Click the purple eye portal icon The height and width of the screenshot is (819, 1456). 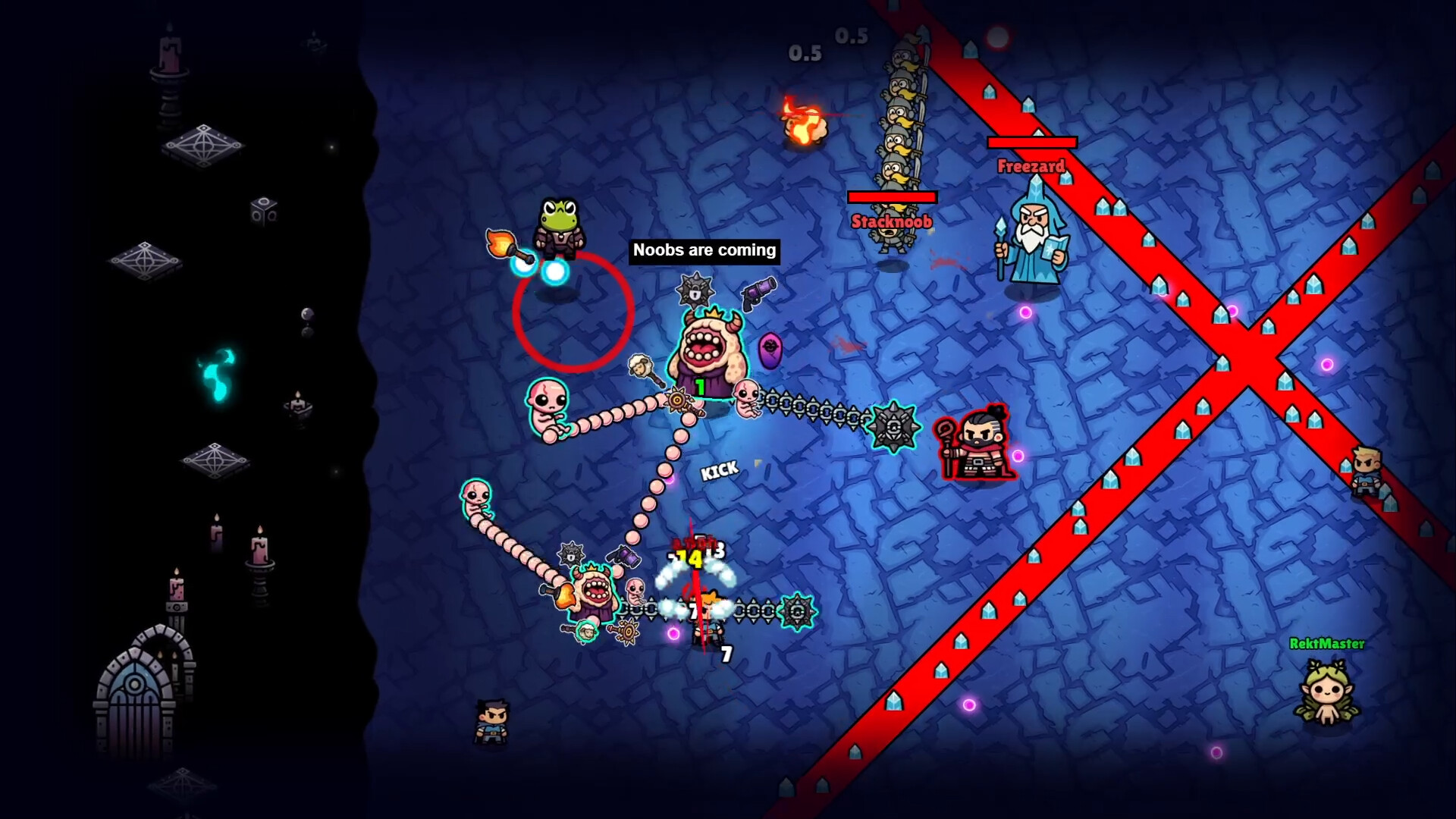point(771,349)
